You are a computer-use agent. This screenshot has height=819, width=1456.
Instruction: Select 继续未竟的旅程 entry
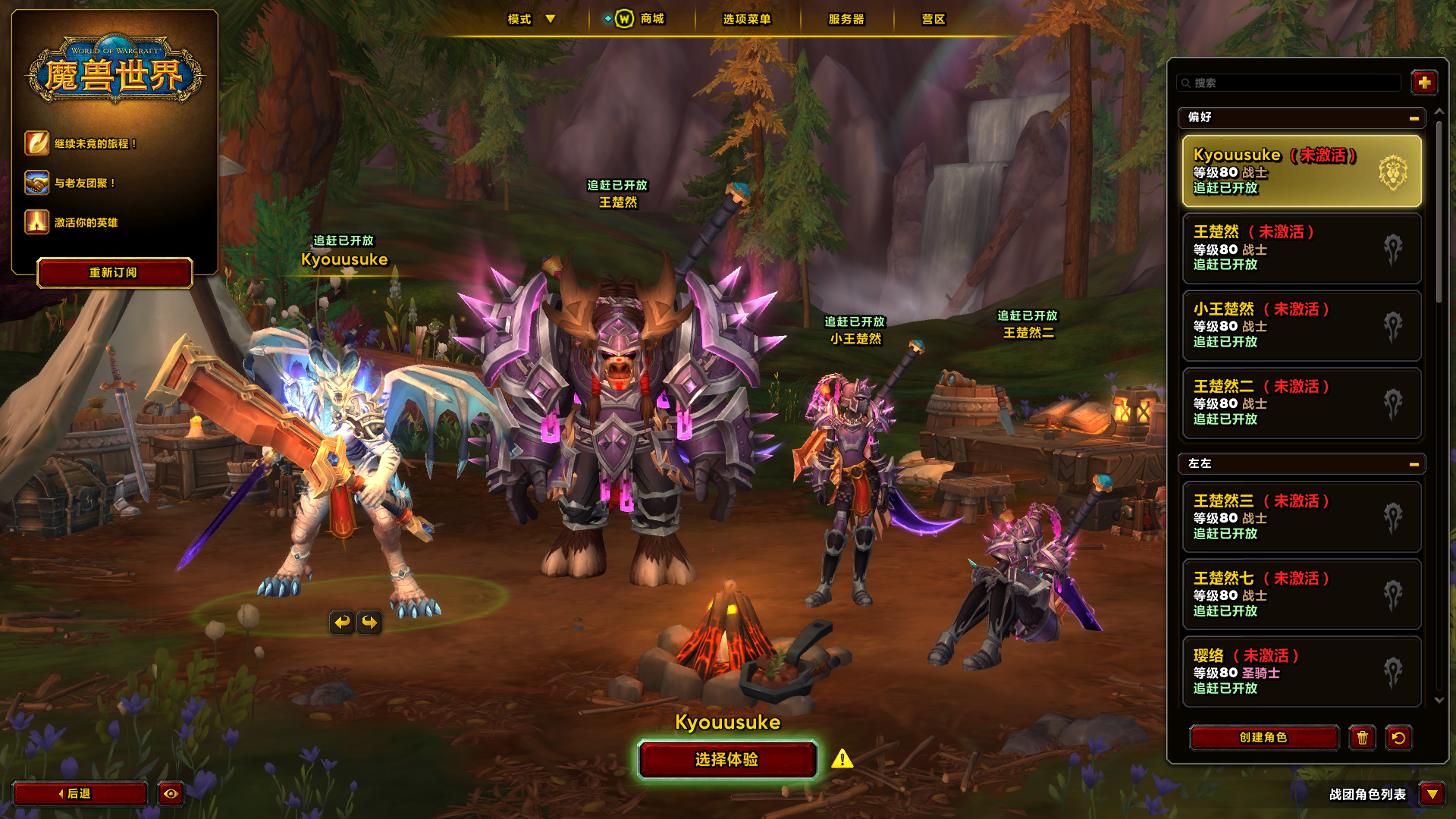pyautogui.click(x=95, y=143)
